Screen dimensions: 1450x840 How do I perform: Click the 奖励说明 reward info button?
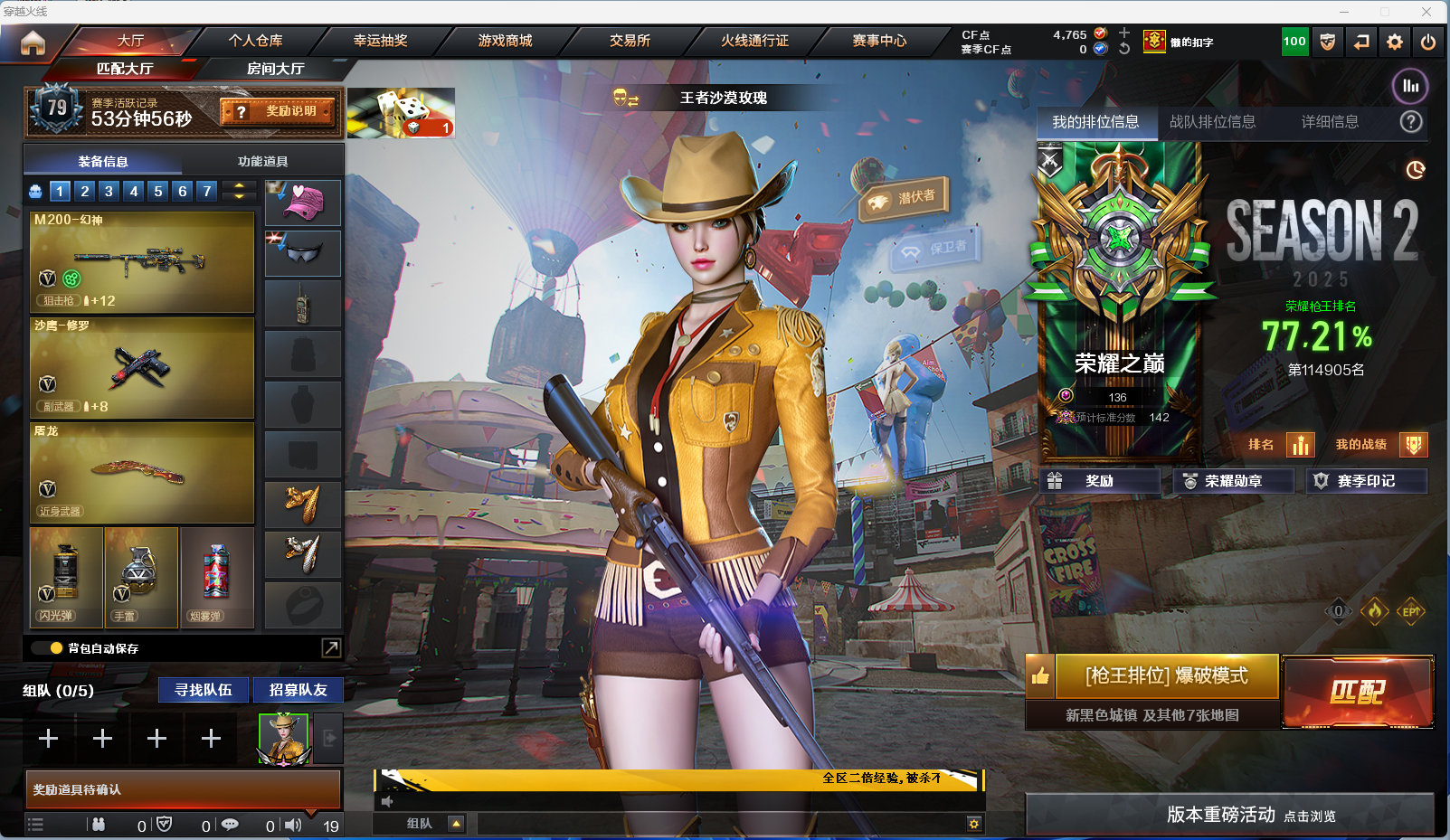279,111
